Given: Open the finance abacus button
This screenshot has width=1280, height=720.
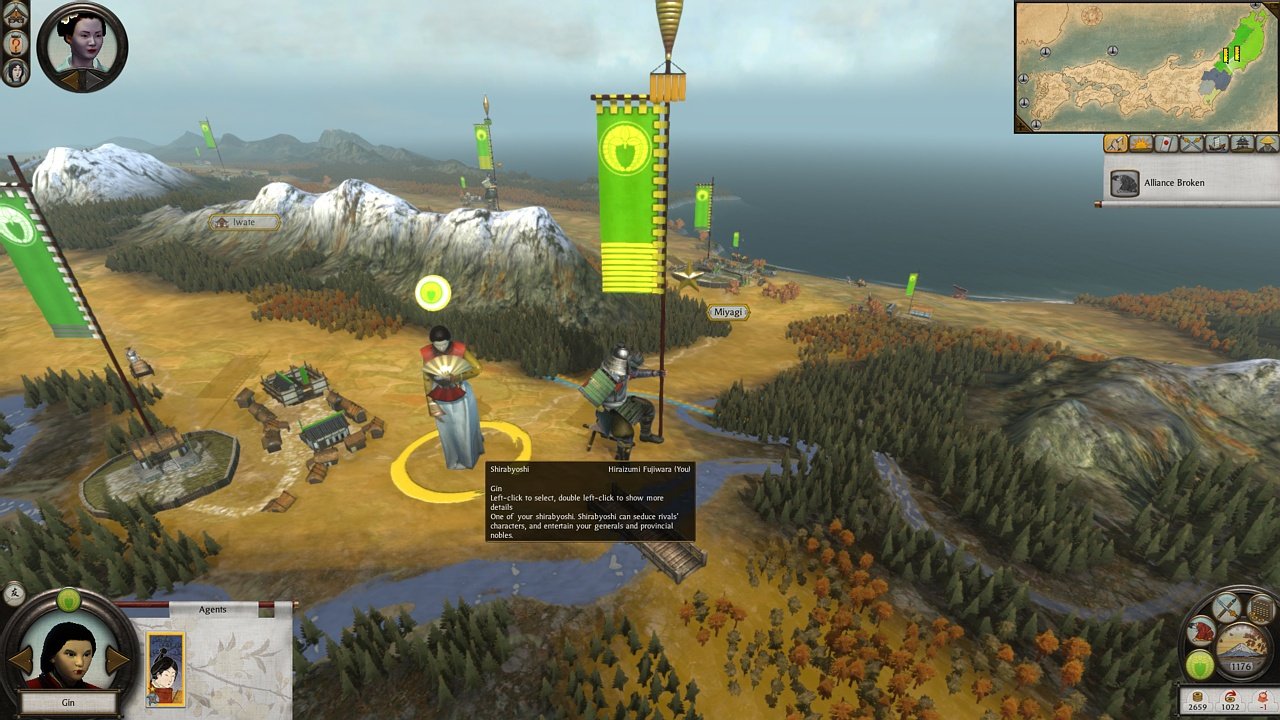Looking at the screenshot, I should tap(1262, 608).
